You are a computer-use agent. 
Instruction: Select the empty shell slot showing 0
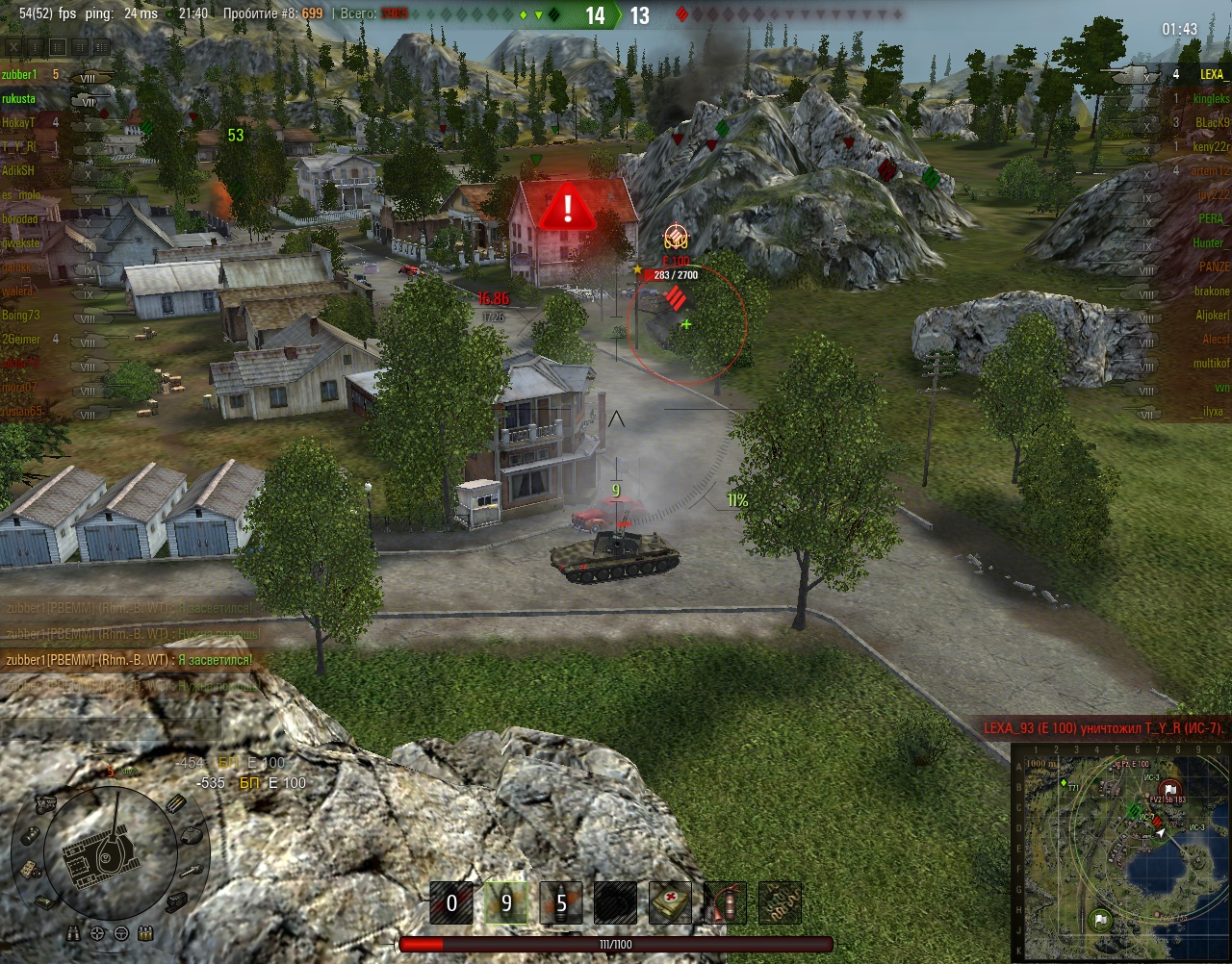(x=451, y=903)
